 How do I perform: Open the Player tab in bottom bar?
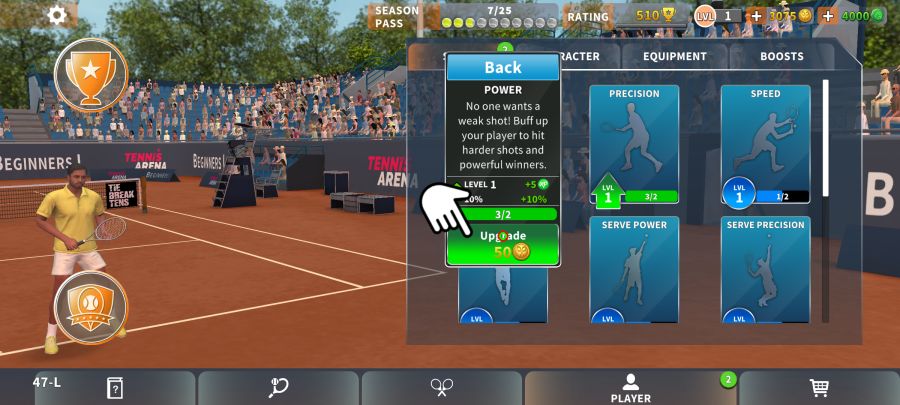(x=630, y=388)
